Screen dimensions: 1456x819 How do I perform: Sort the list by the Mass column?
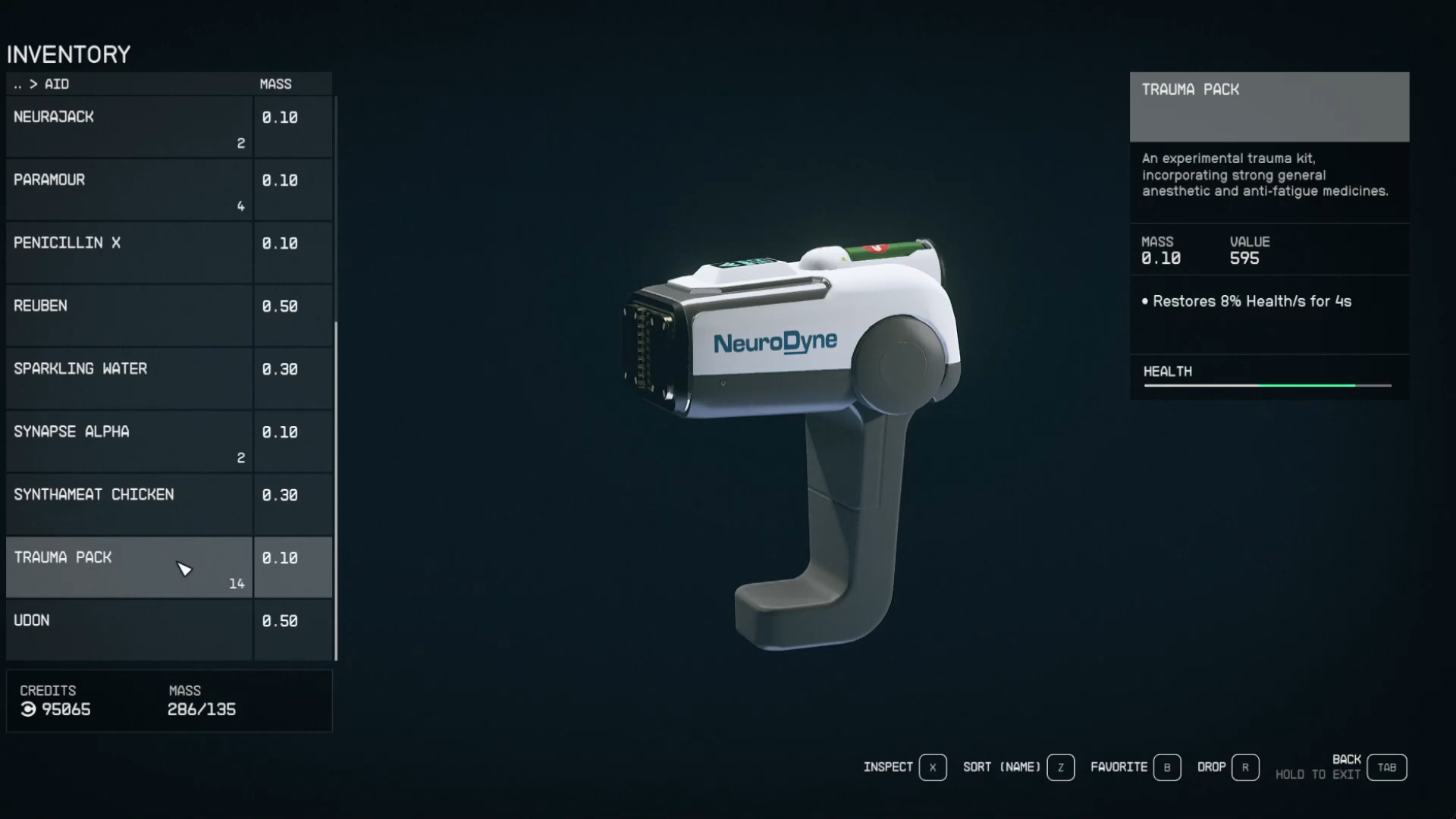click(x=275, y=84)
